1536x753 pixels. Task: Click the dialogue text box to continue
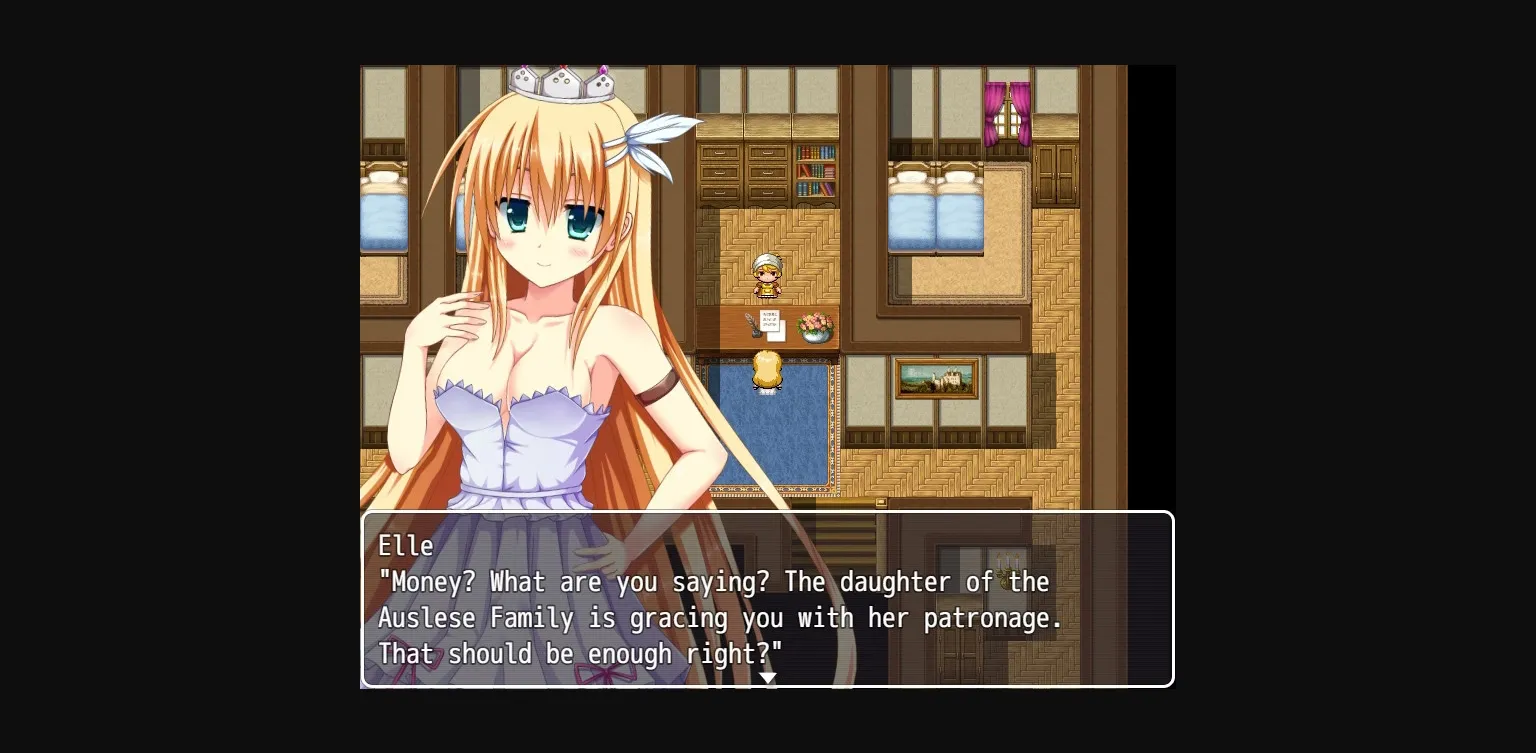[768, 600]
